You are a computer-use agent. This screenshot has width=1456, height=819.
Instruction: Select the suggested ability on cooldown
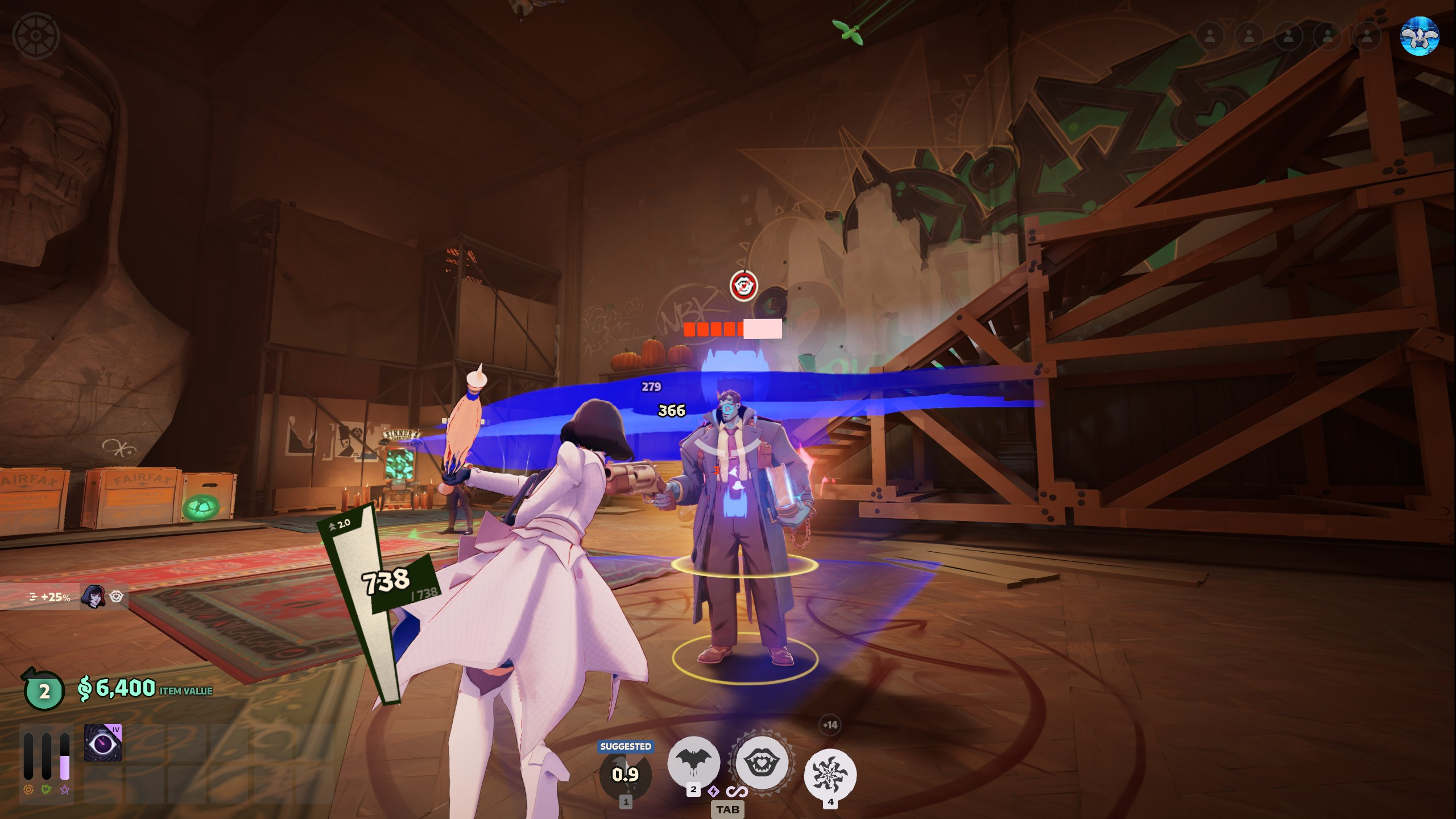pyautogui.click(x=625, y=775)
